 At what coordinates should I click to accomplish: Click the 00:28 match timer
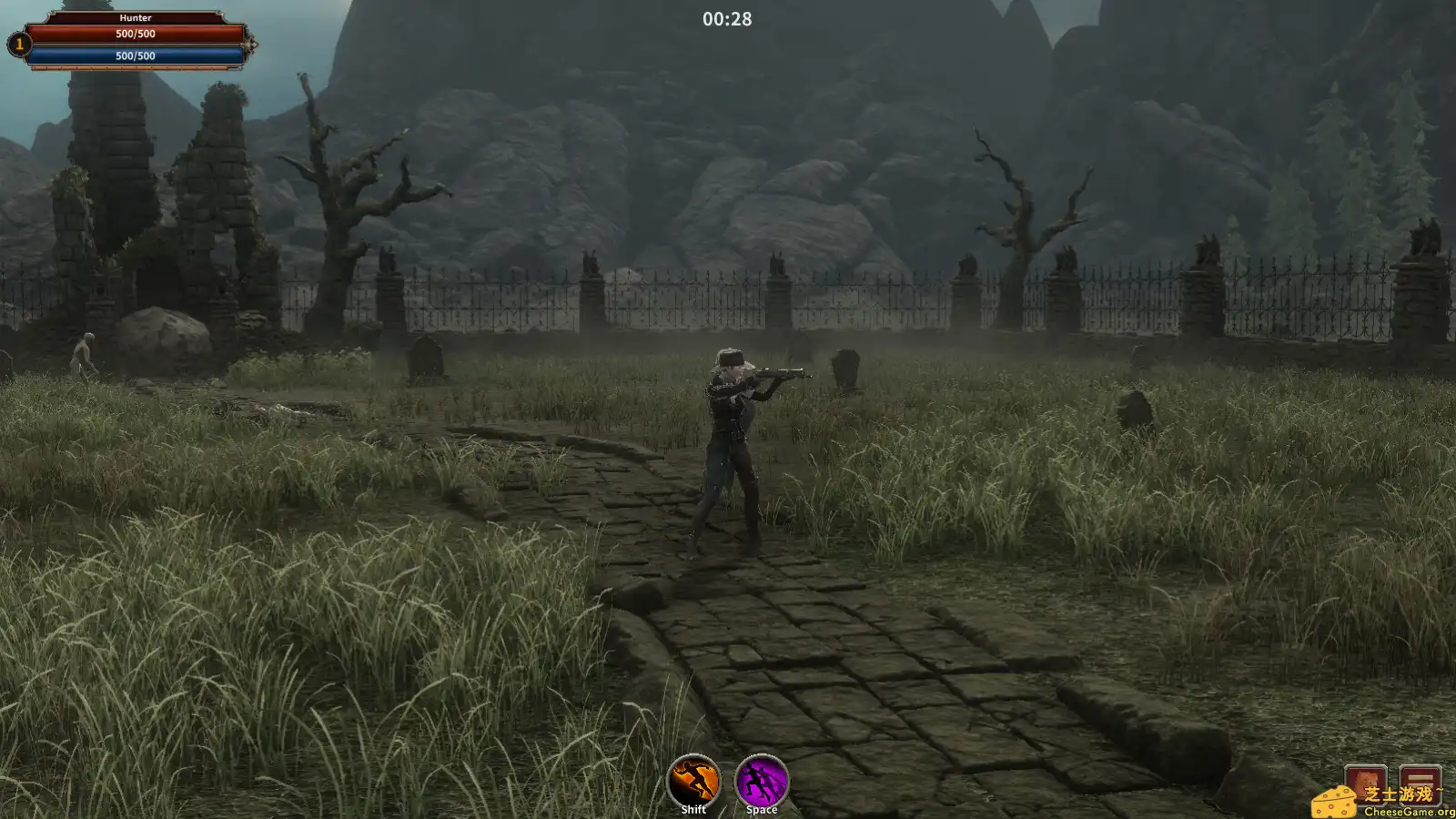coord(725,18)
